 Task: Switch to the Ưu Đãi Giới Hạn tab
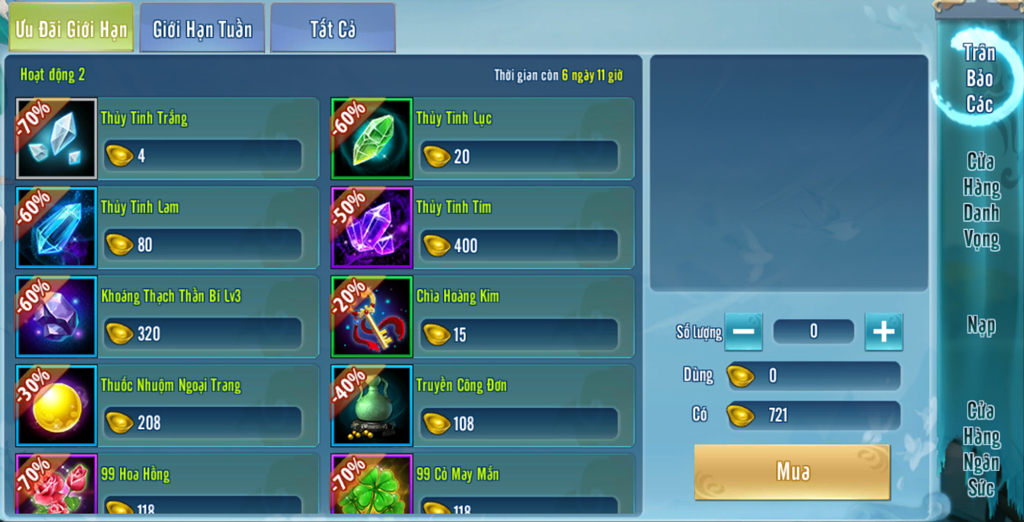71,29
